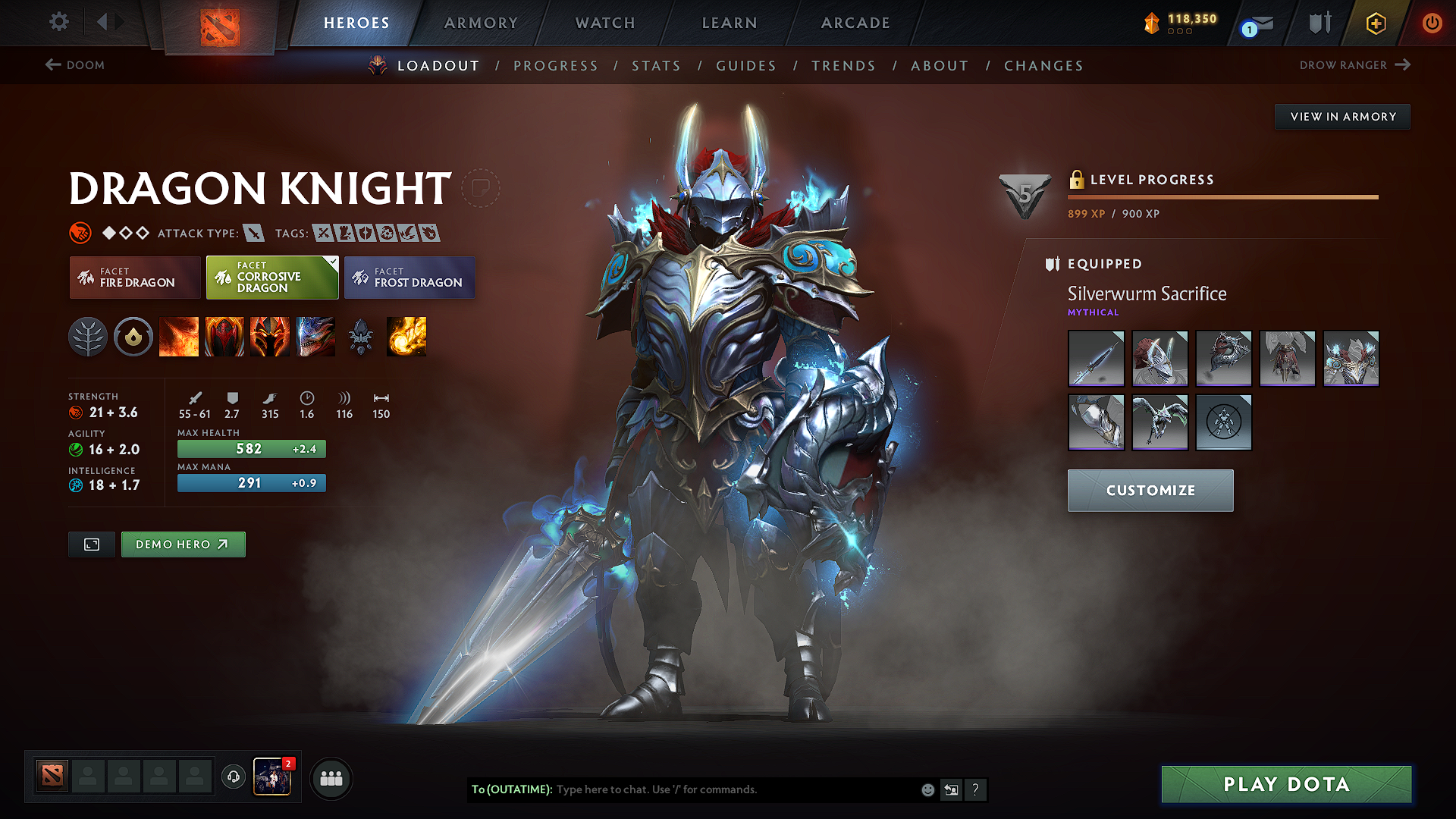
Task: Expand the Corrosive Dragon facet dropdown
Action: (x=331, y=261)
